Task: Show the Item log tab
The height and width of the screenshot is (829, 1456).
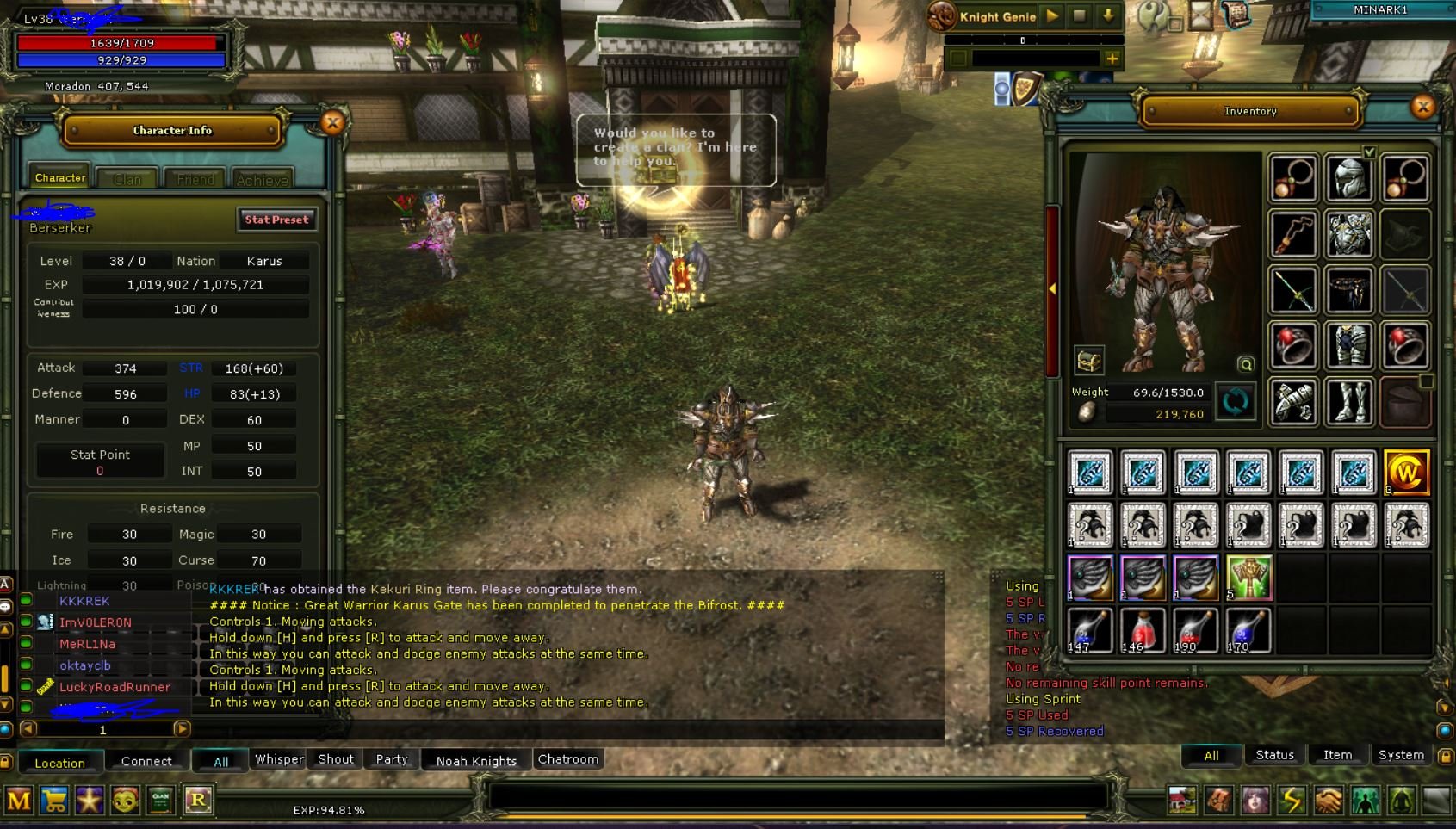Action: 1337,755
